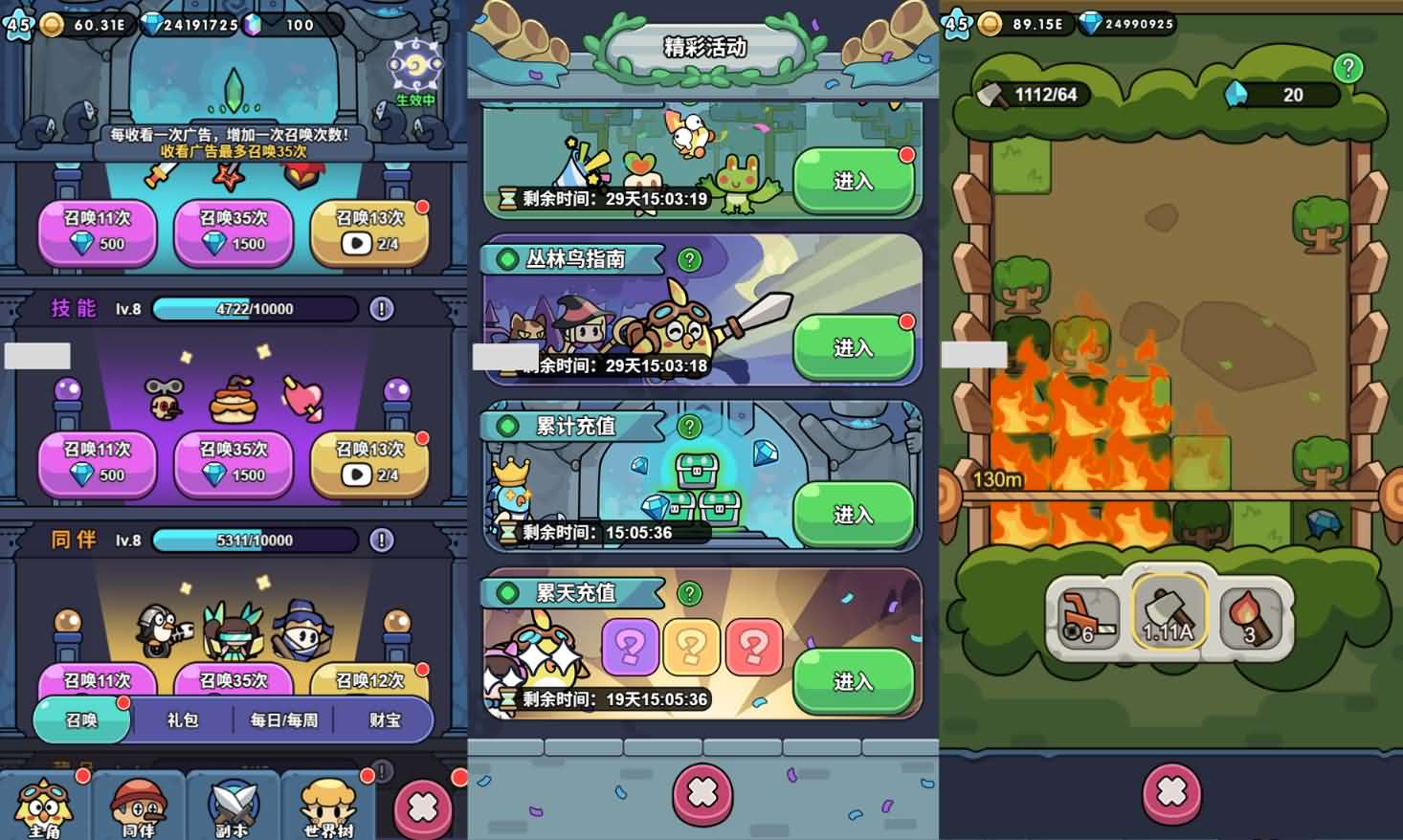Switch to the 礼包 tab

coord(183,720)
